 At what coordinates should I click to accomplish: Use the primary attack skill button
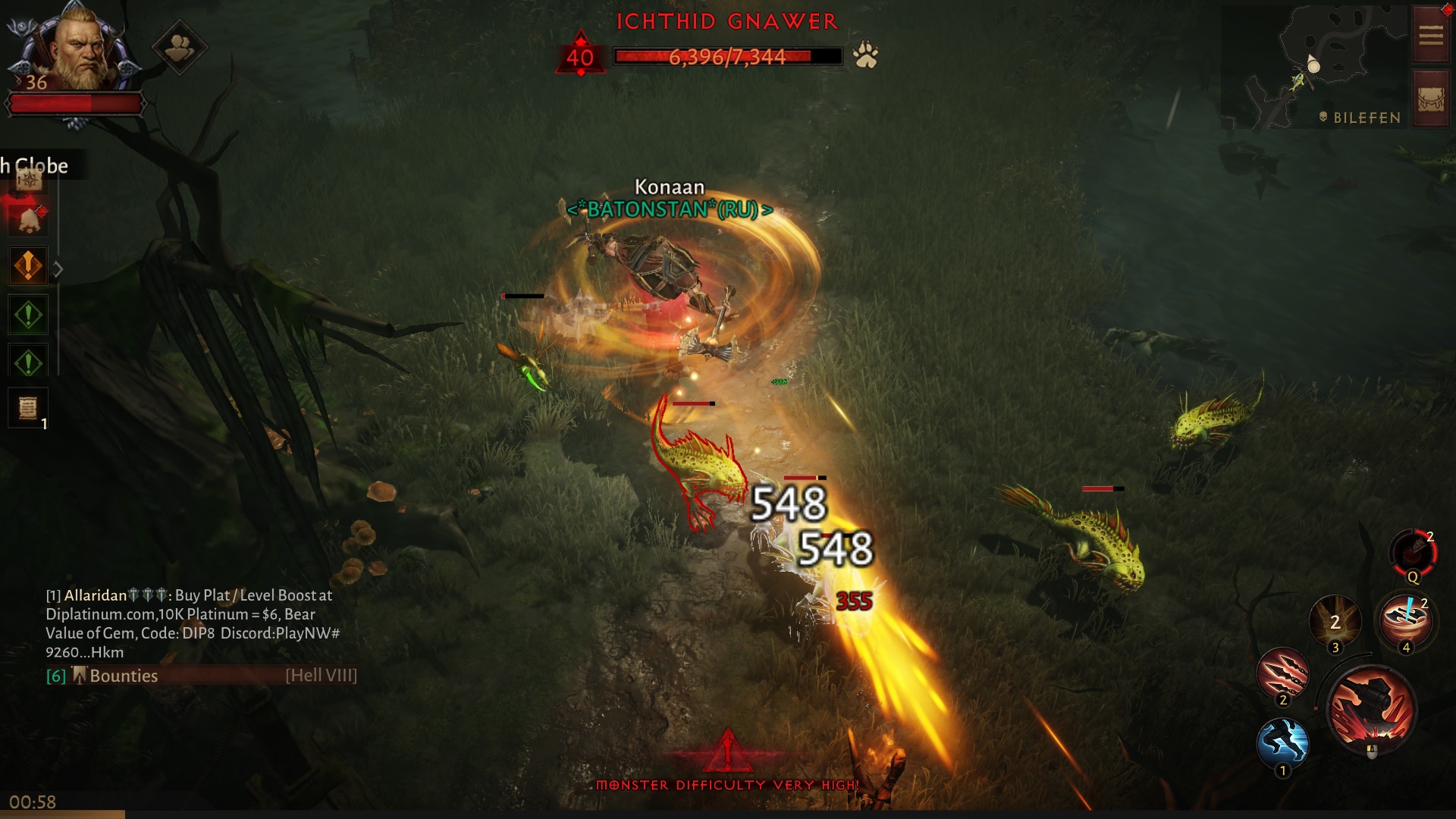click(1373, 709)
